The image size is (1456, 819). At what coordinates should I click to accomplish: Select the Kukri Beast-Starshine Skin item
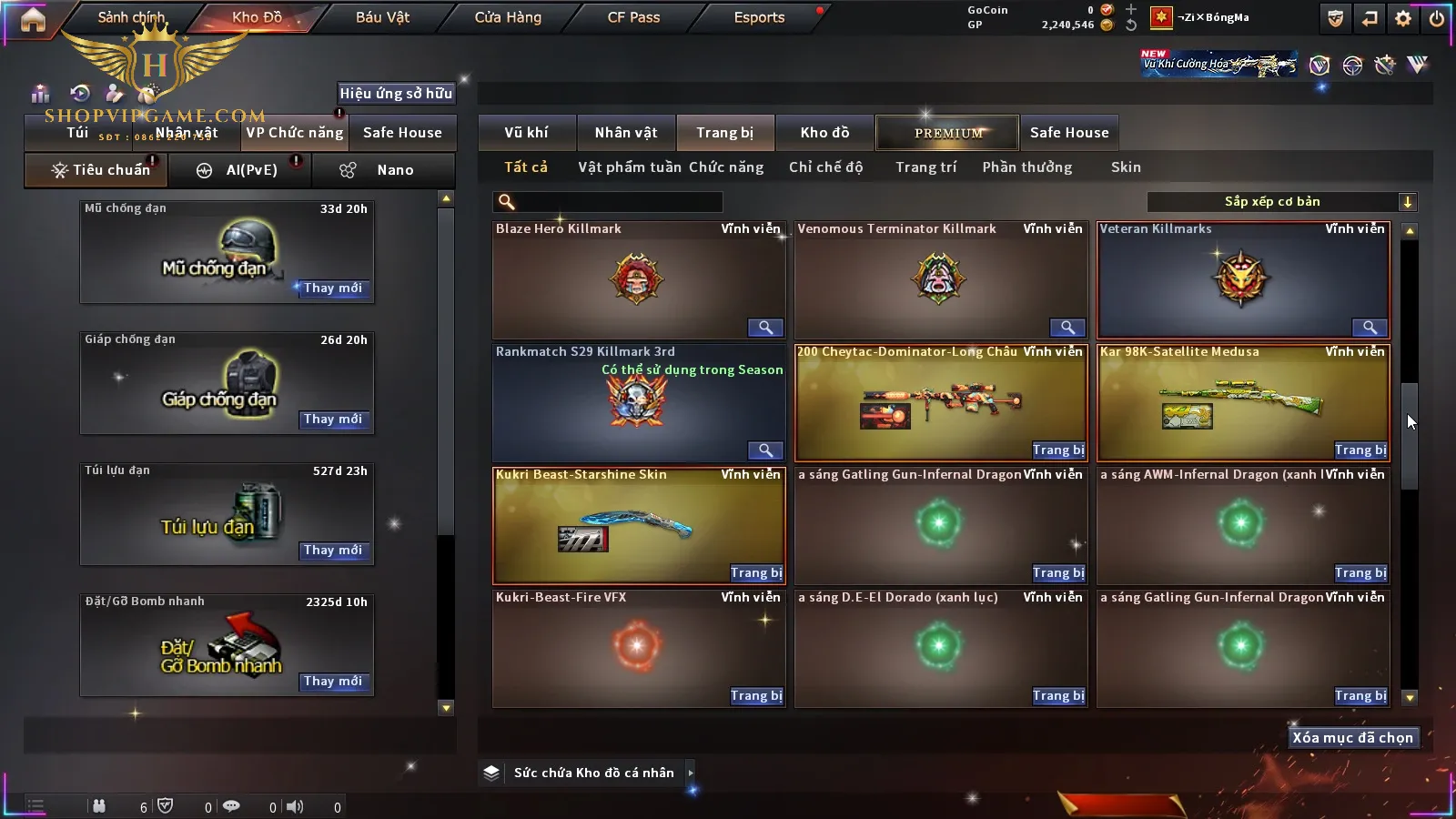638,525
